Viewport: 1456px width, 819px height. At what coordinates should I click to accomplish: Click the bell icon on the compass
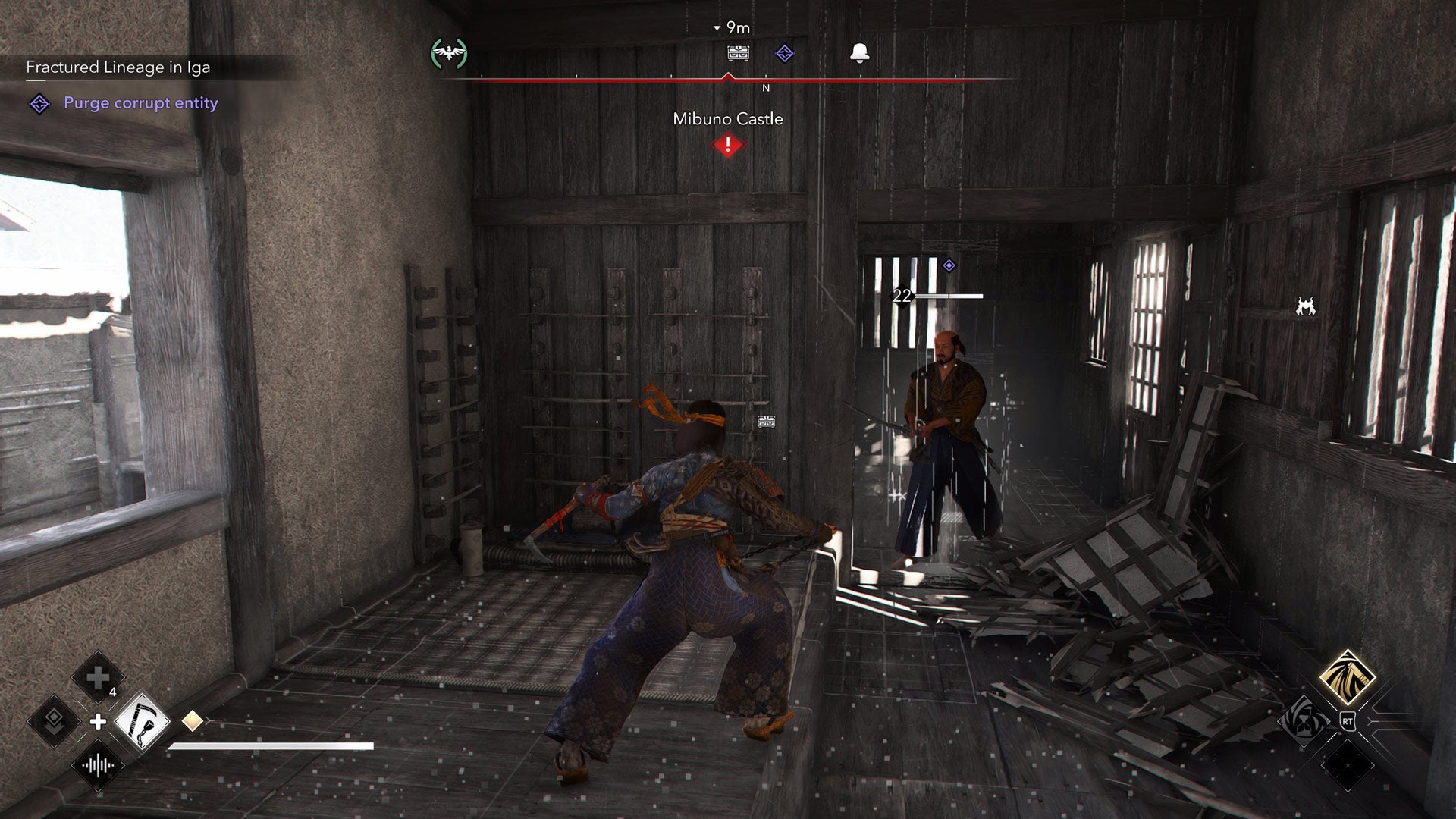click(x=859, y=51)
